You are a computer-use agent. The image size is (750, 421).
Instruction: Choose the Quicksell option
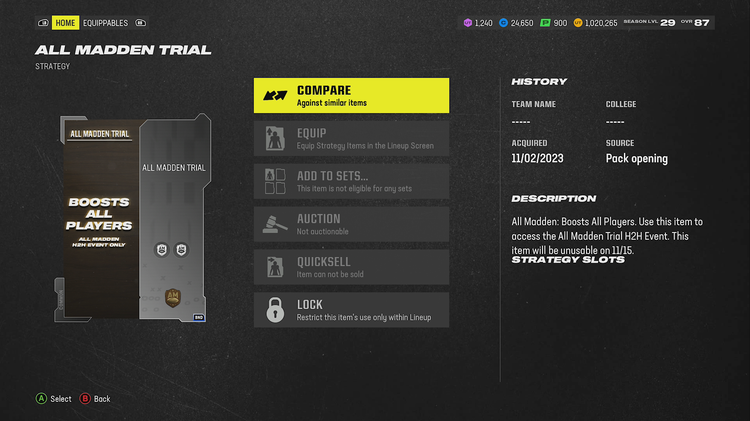coord(351,267)
